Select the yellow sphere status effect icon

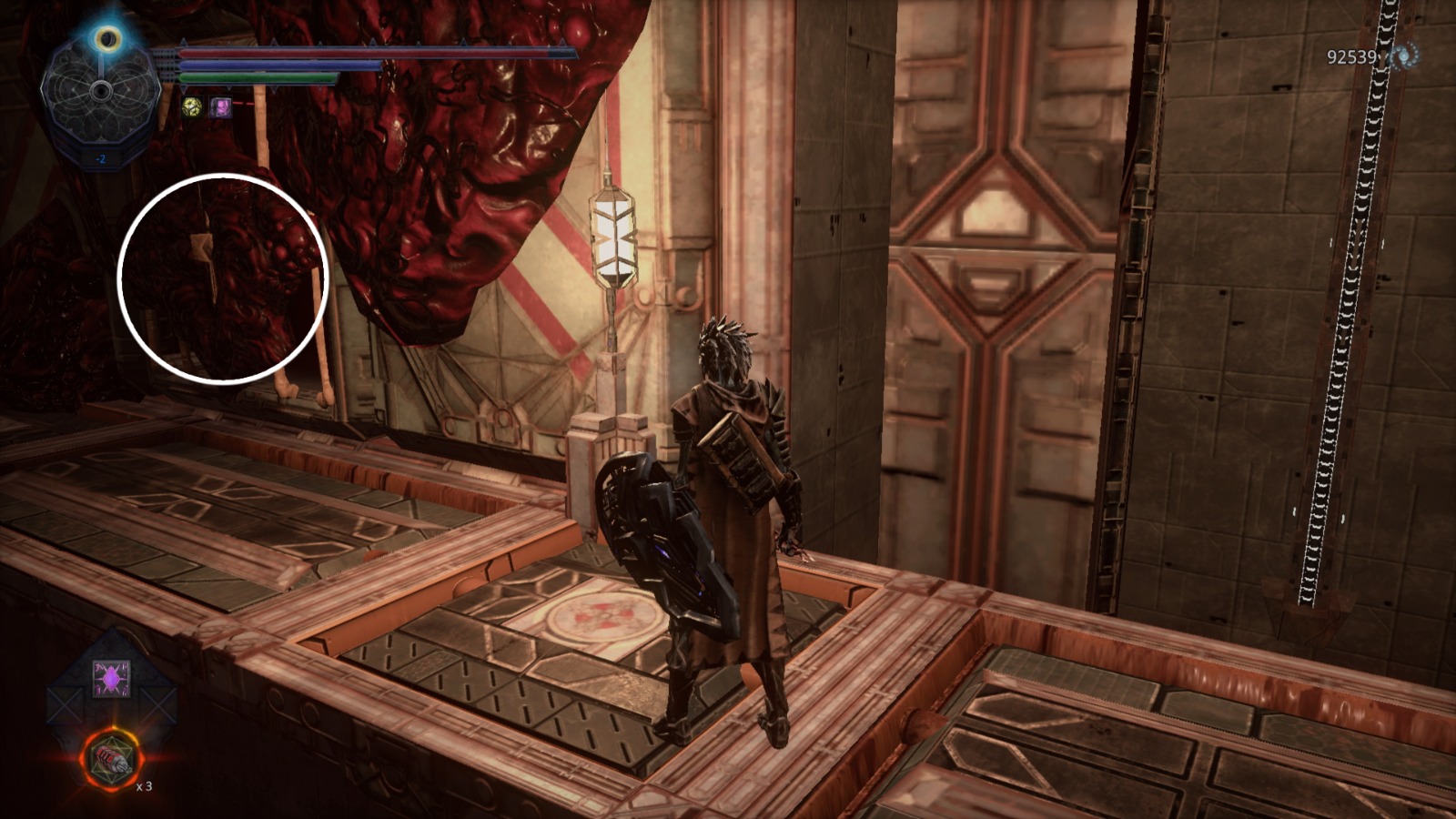pos(192,108)
